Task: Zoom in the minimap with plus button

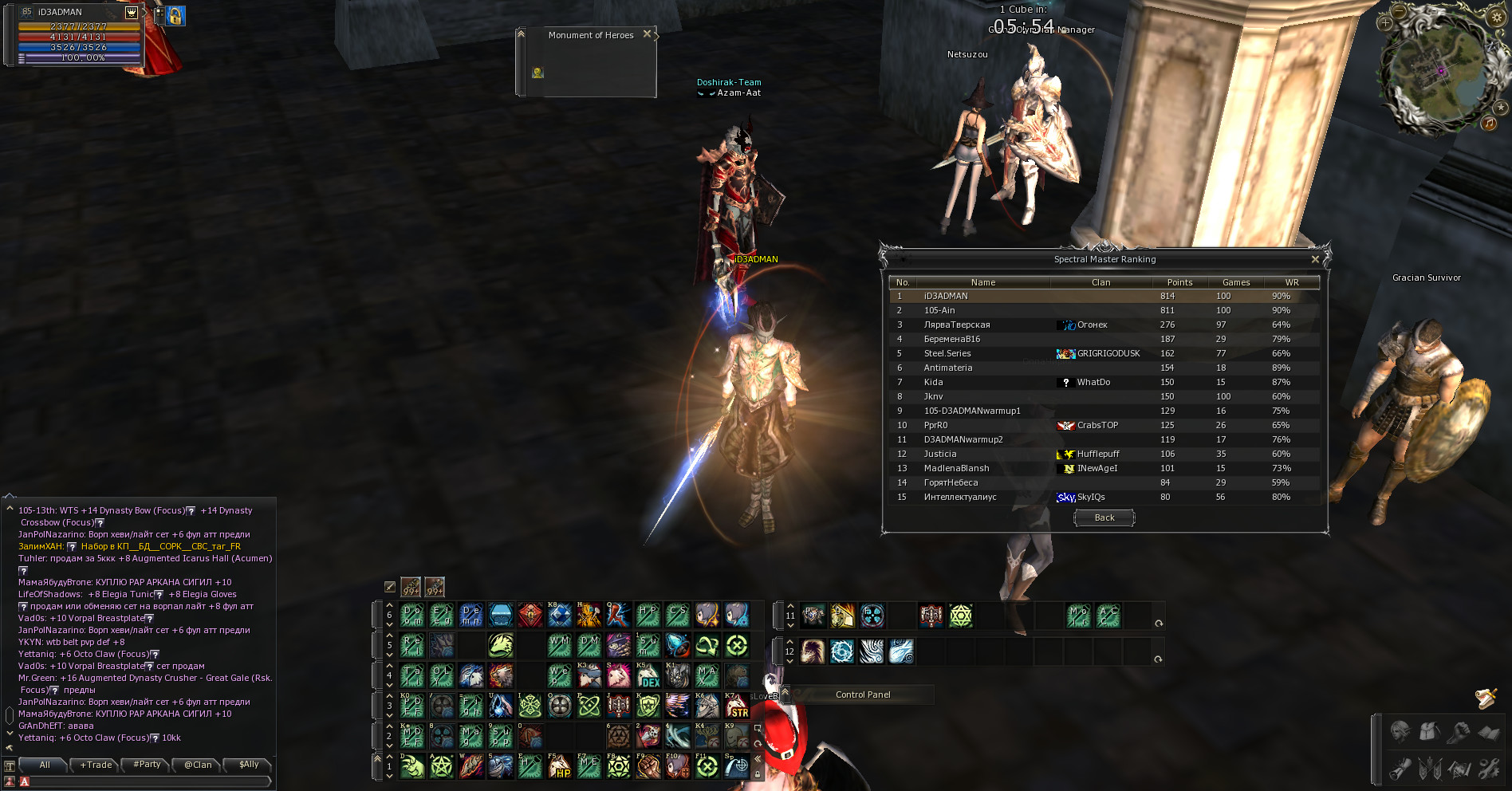Action: [x=1385, y=23]
